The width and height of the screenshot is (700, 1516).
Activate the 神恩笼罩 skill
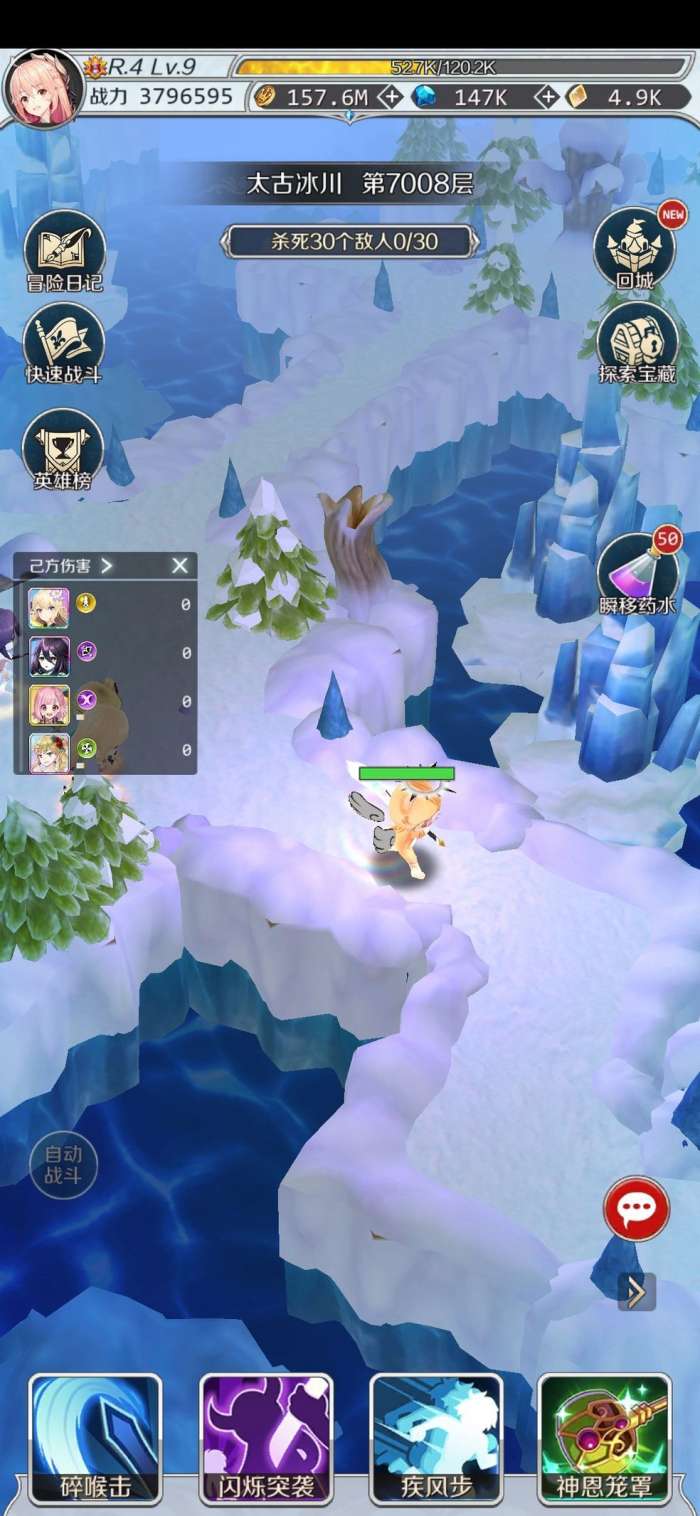pos(604,1438)
